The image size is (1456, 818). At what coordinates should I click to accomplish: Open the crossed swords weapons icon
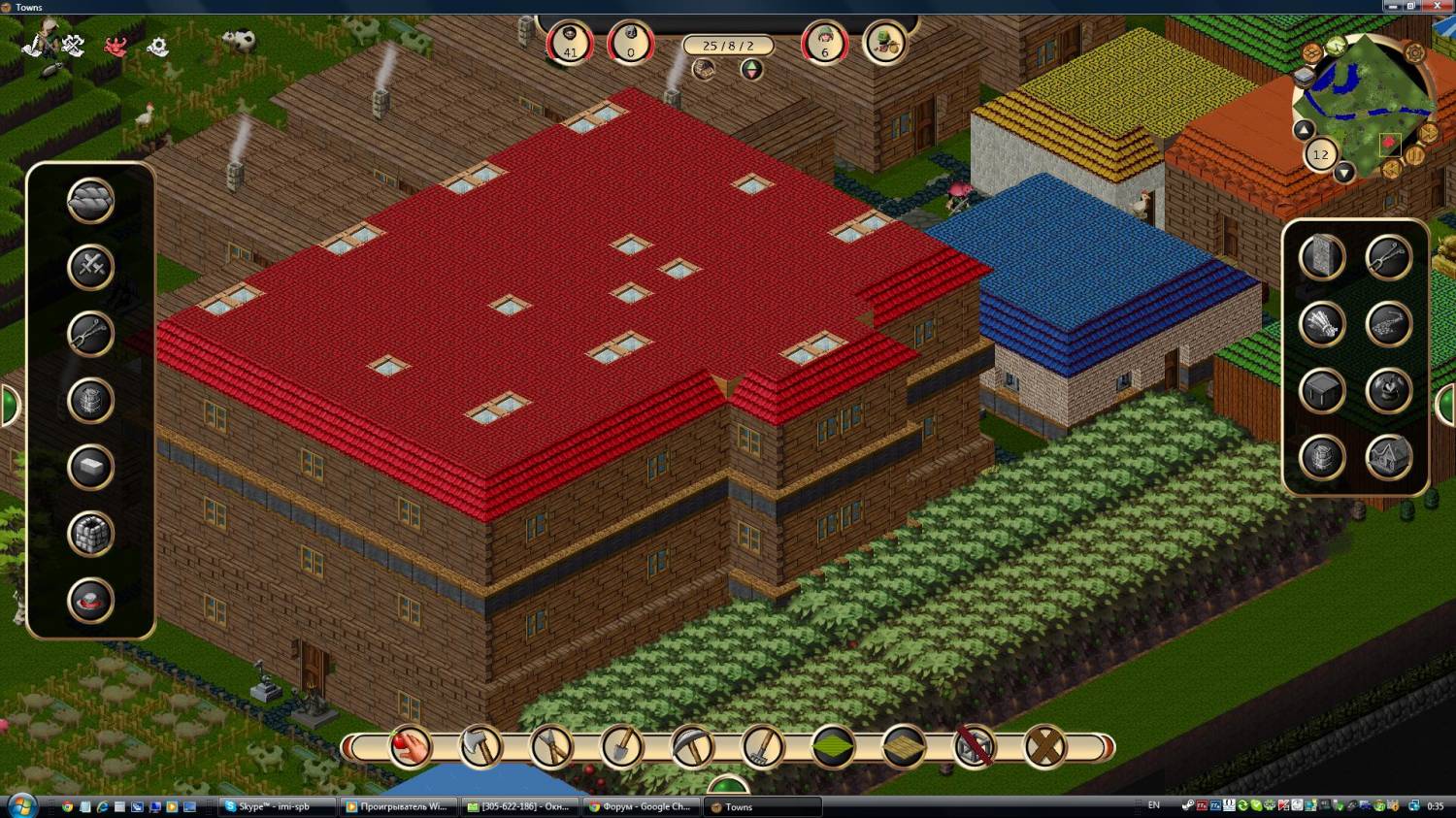[x=90, y=267]
